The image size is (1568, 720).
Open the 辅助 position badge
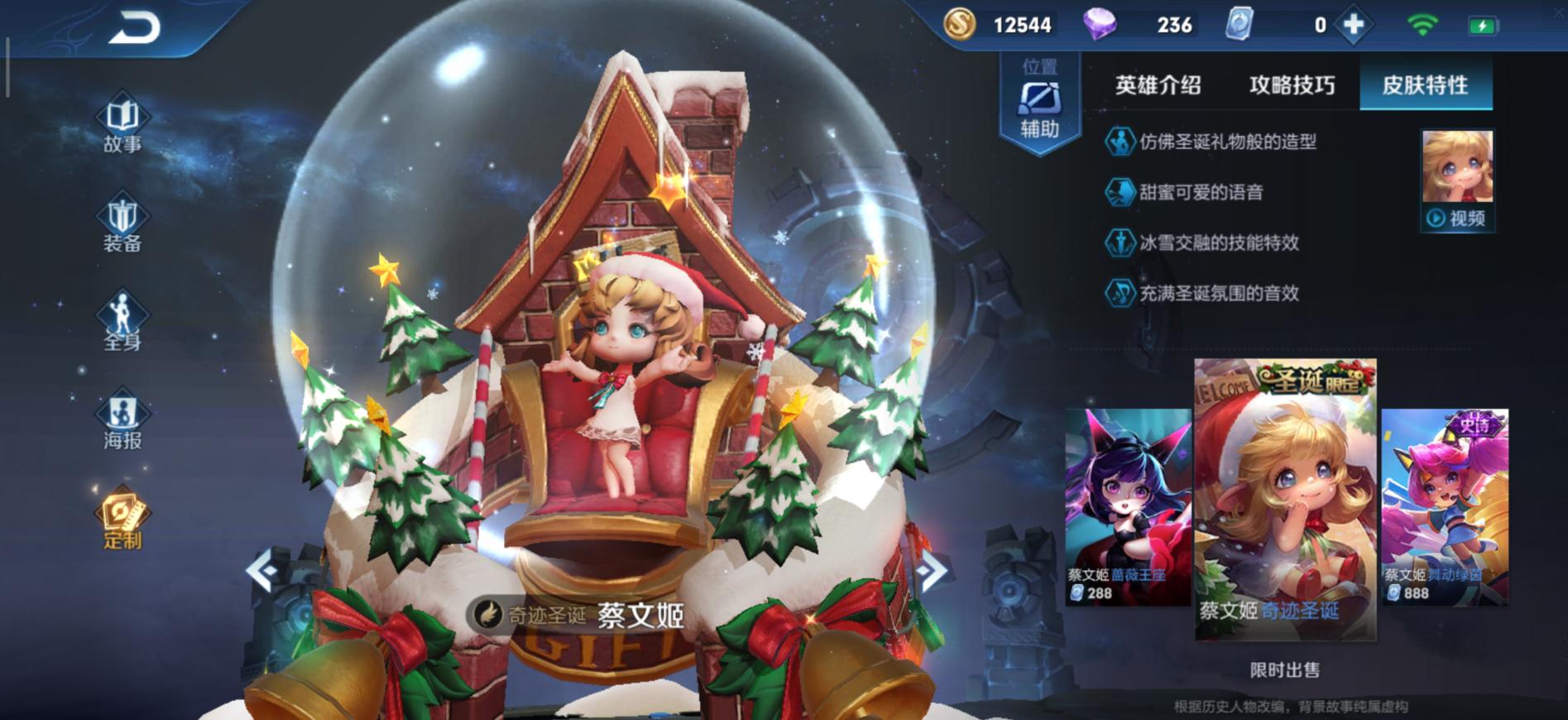point(1039,105)
